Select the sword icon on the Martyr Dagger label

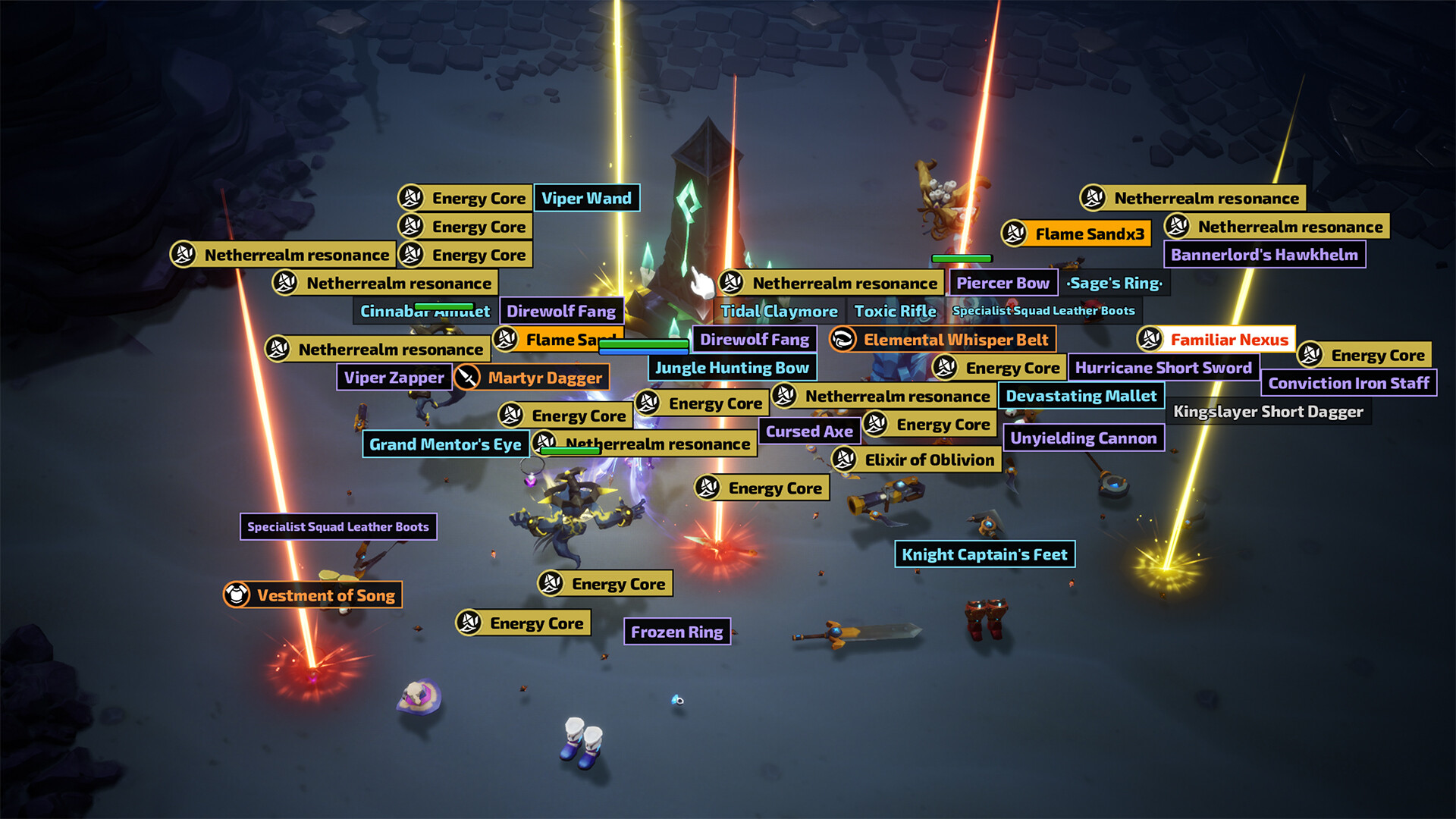pos(468,377)
